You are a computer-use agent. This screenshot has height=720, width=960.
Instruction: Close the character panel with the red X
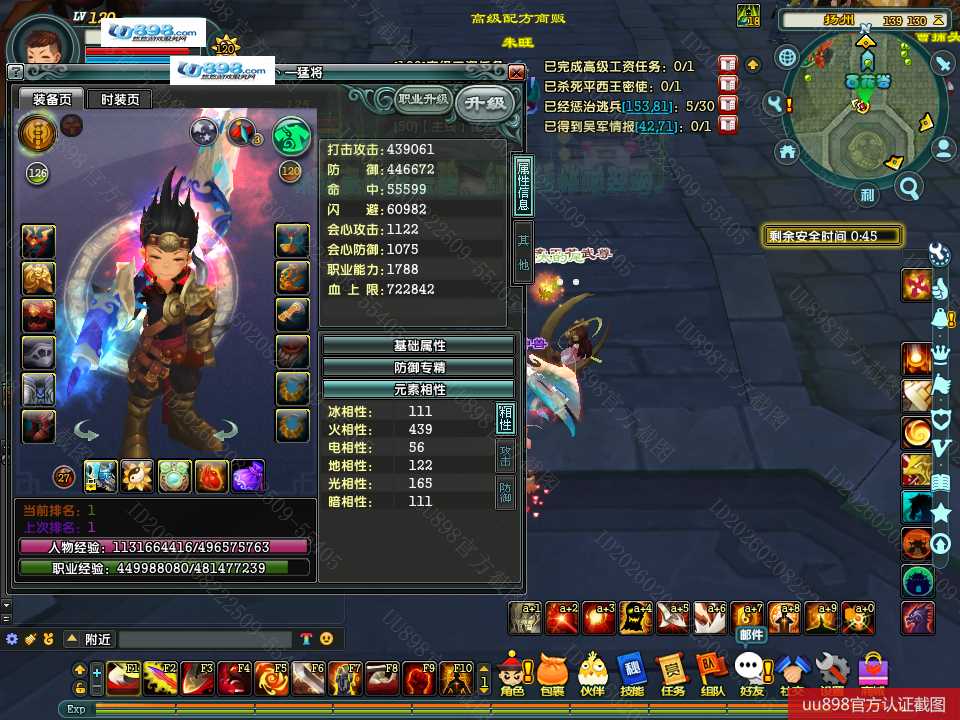(516, 73)
